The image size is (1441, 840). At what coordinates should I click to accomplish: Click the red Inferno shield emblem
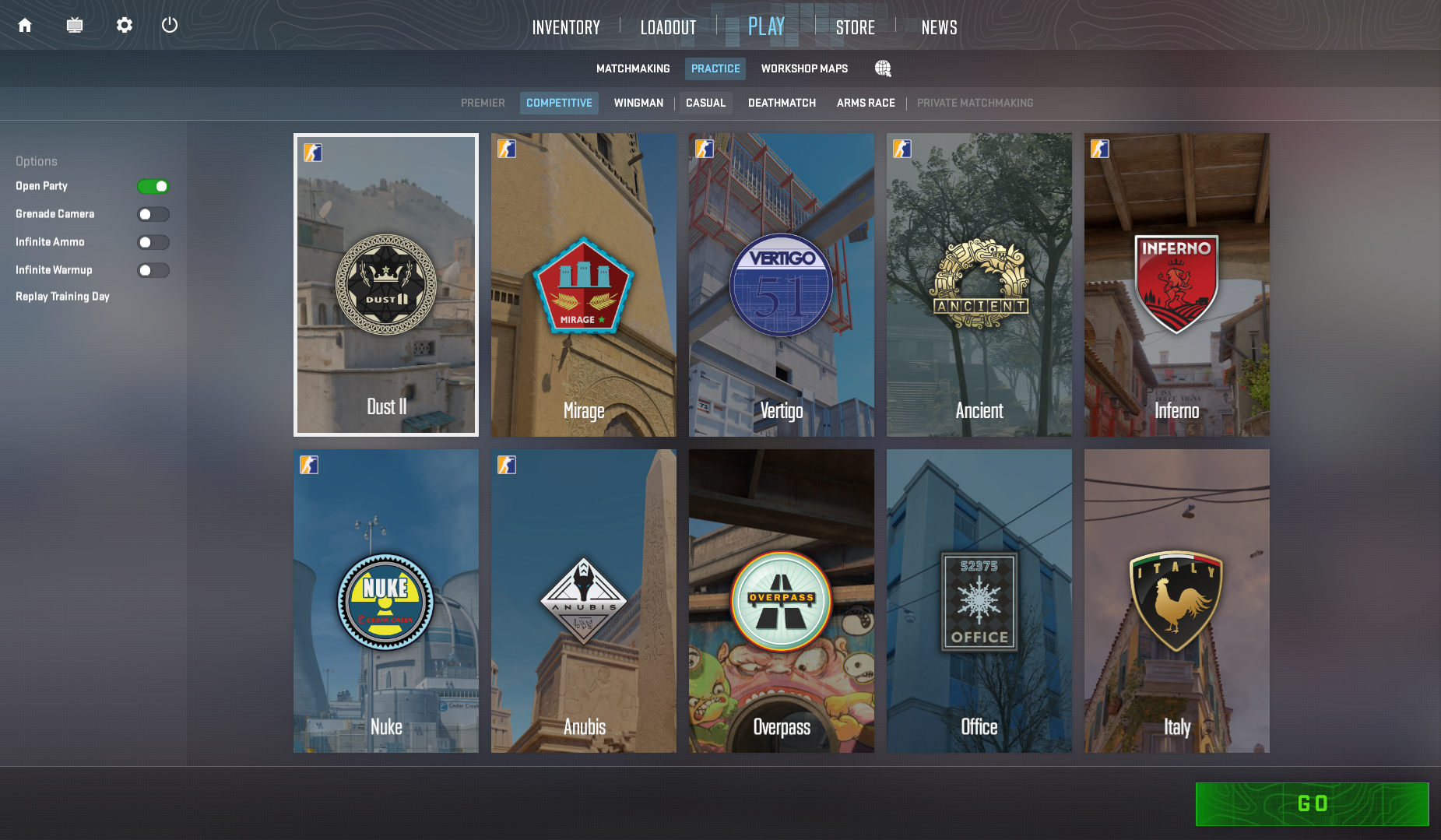tap(1176, 283)
